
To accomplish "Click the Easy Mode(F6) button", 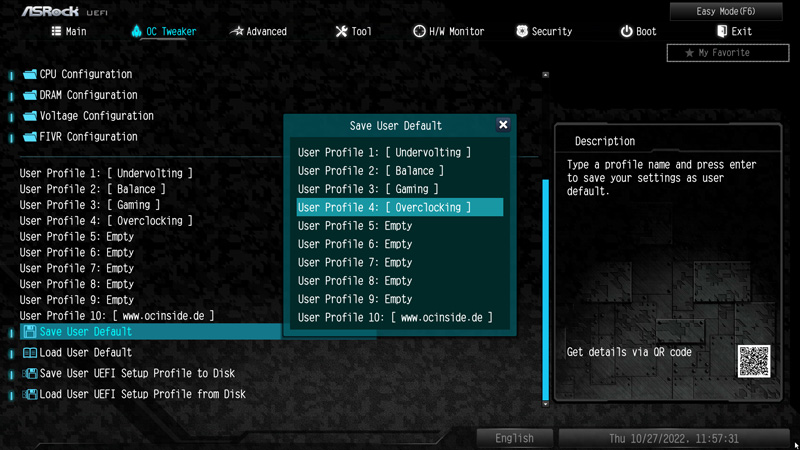I will 726,11.
